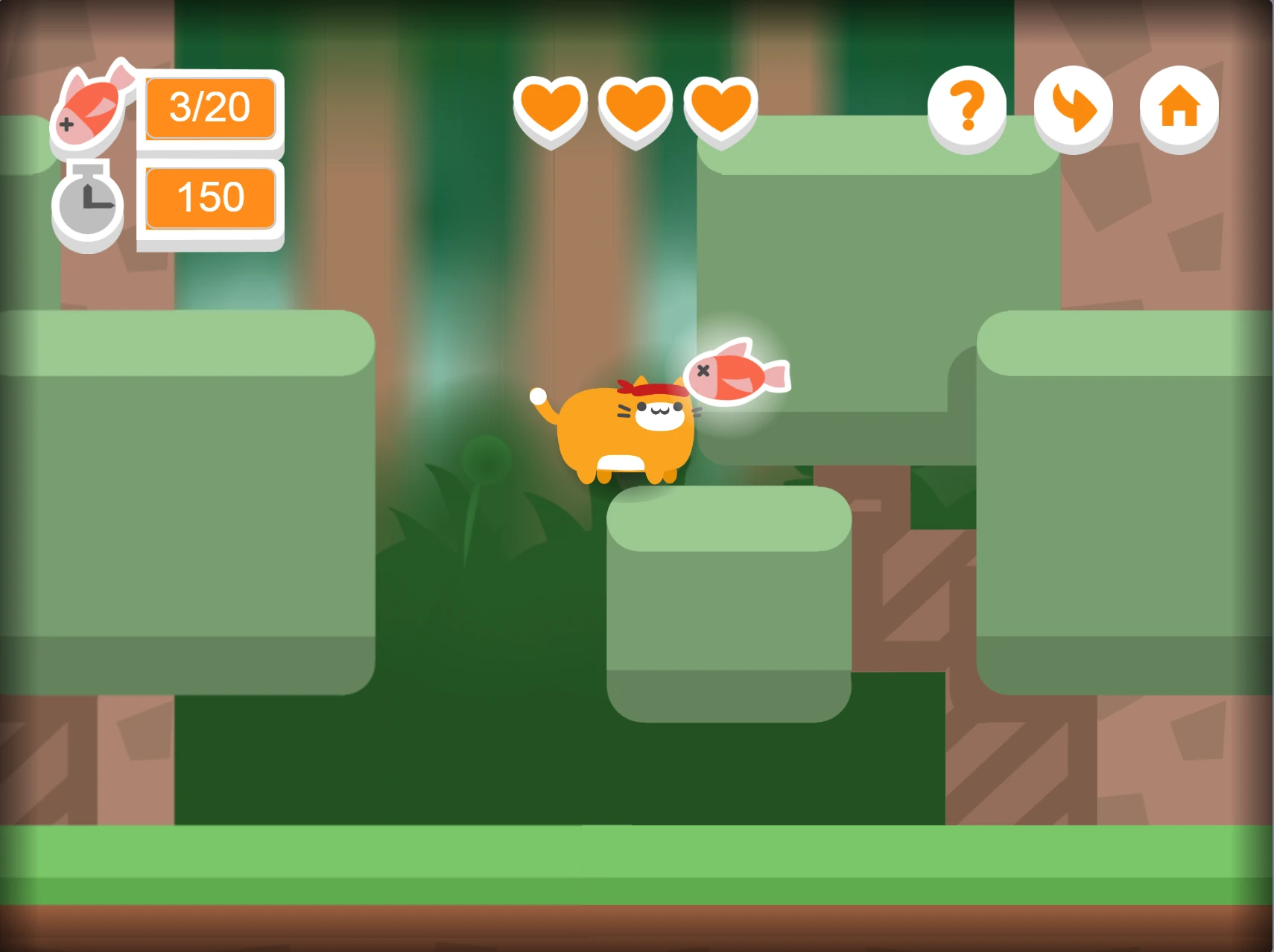Open the help question mark button
This screenshot has width=1274, height=952.
967,109
